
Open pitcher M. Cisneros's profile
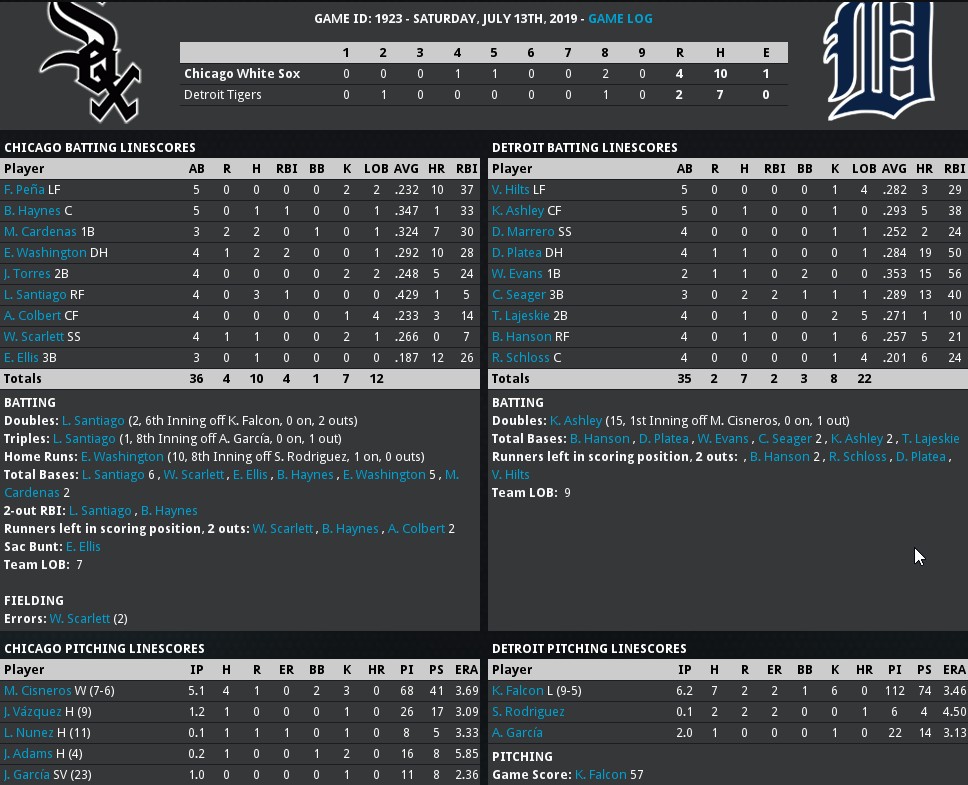pyautogui.click(x=37, y=690)
